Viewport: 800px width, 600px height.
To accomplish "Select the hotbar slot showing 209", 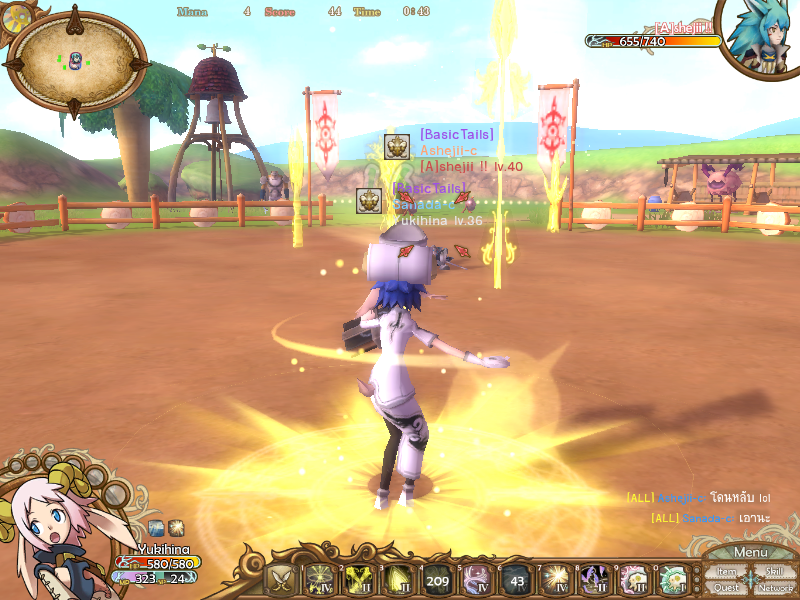I will pyautogui.click(x=437, y=579).
